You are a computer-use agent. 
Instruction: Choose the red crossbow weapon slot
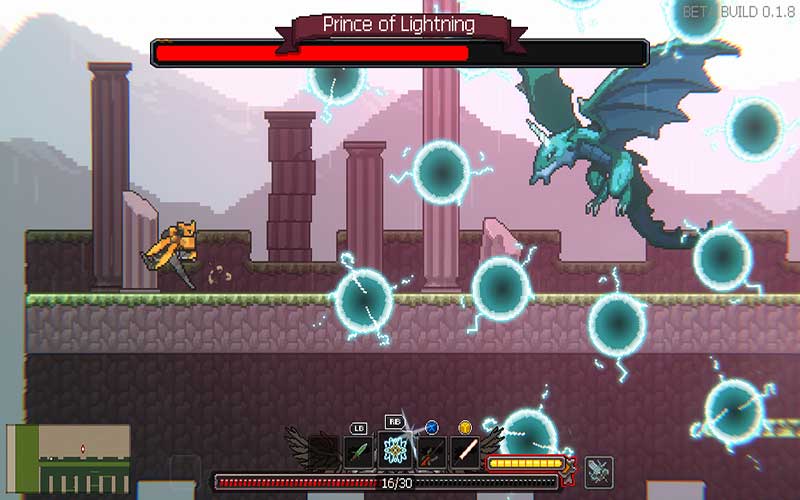(x=431, y=452)
